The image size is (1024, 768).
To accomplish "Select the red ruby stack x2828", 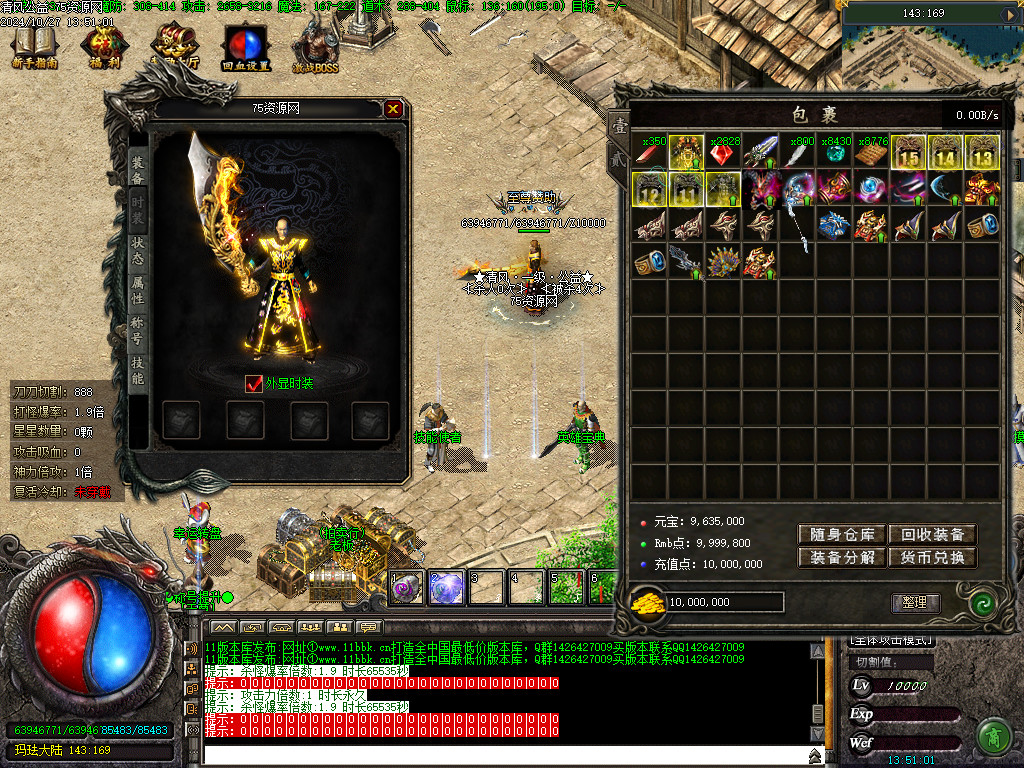I will pos(723,153).
